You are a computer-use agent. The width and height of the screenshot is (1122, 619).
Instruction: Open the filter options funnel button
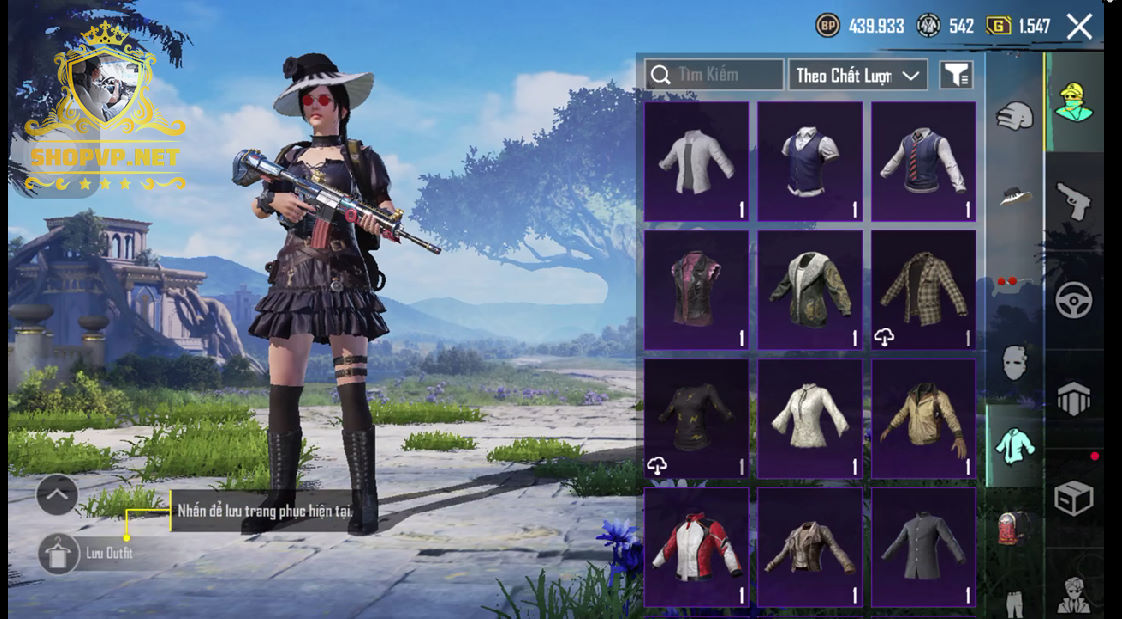click(956, 75)
